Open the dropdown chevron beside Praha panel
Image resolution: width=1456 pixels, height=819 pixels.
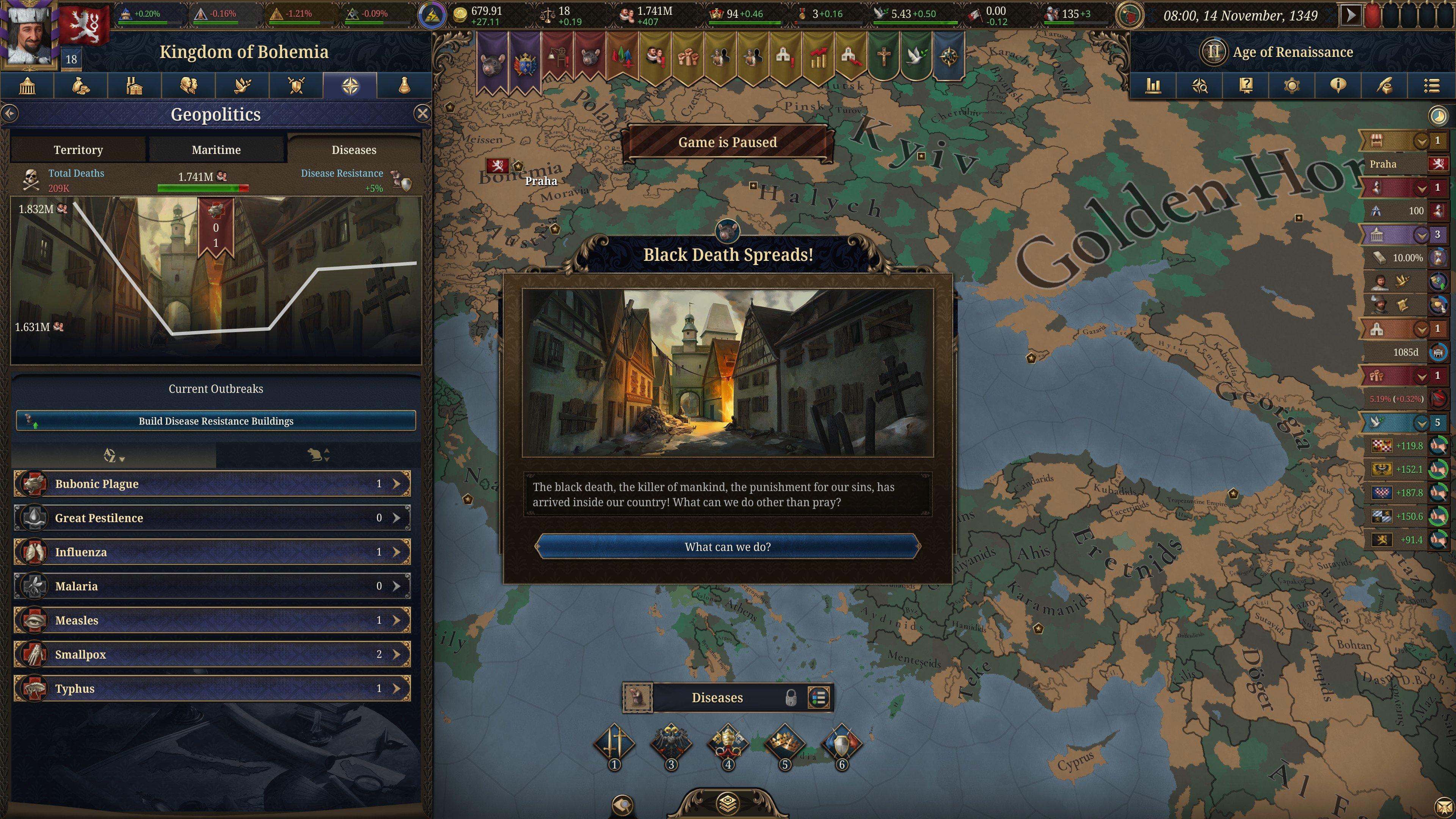point(1422,141)
